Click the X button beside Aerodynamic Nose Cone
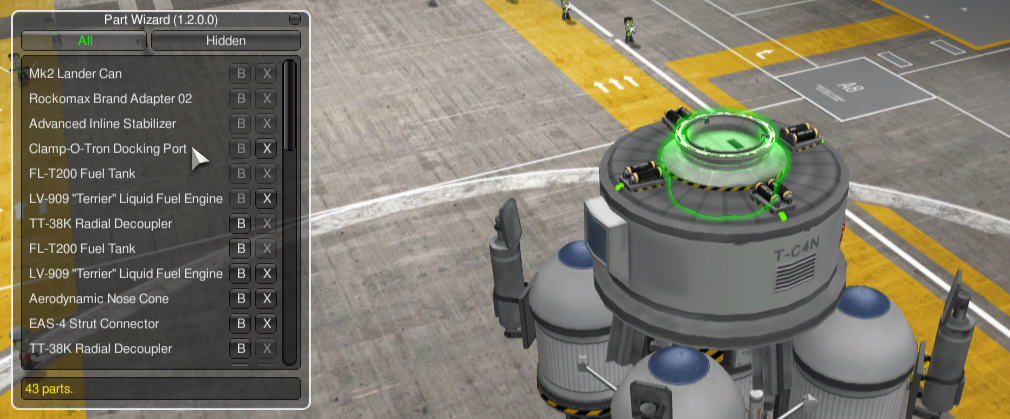 click(266, 299)
